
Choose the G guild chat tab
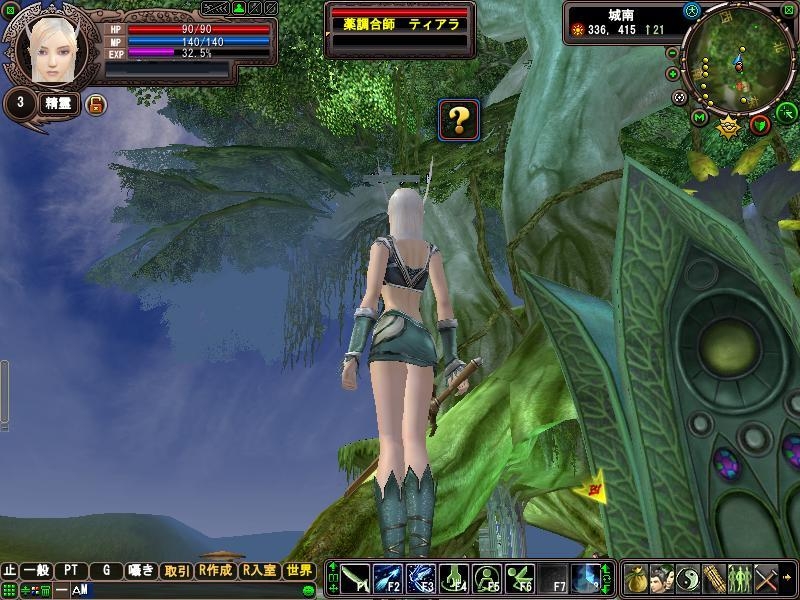pos(106,570)
